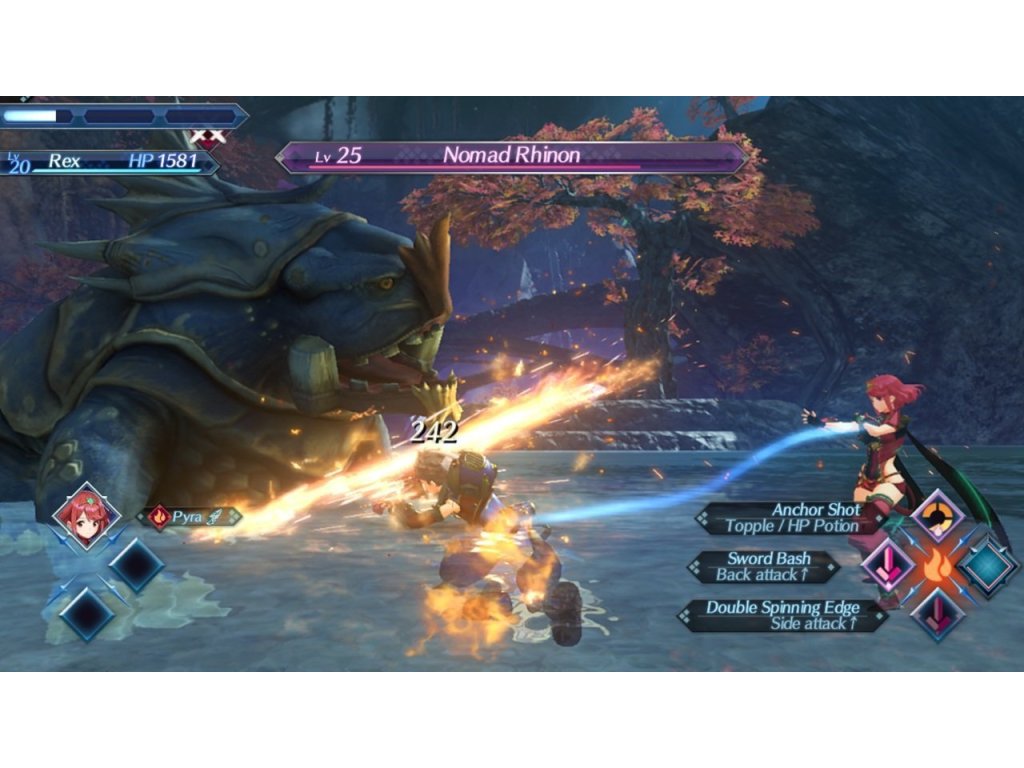Unleash the flame Blade Special icon

(938, 565)
